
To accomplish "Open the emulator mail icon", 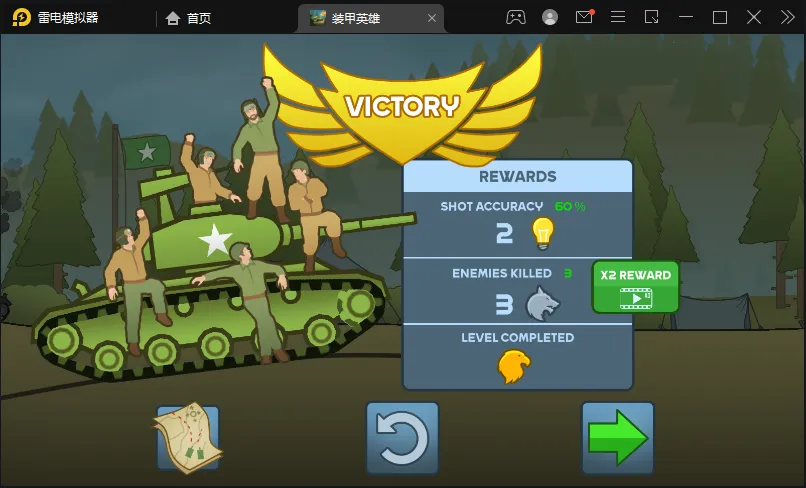I will coord(584,17).
